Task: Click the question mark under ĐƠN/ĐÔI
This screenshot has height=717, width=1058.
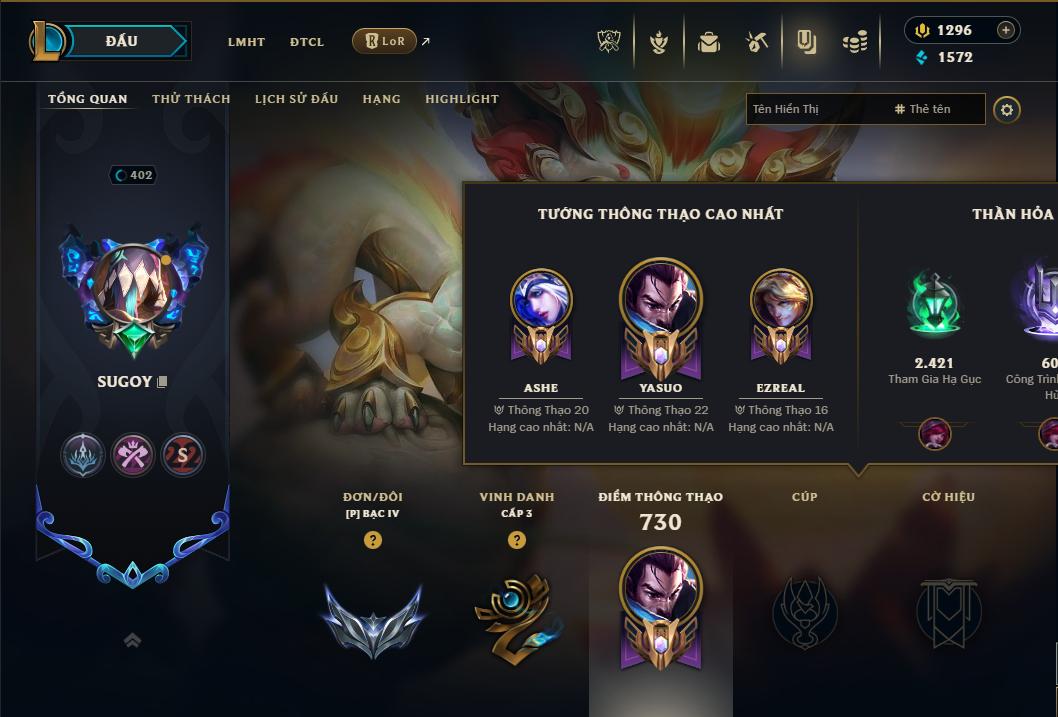Action: point(373,540)
